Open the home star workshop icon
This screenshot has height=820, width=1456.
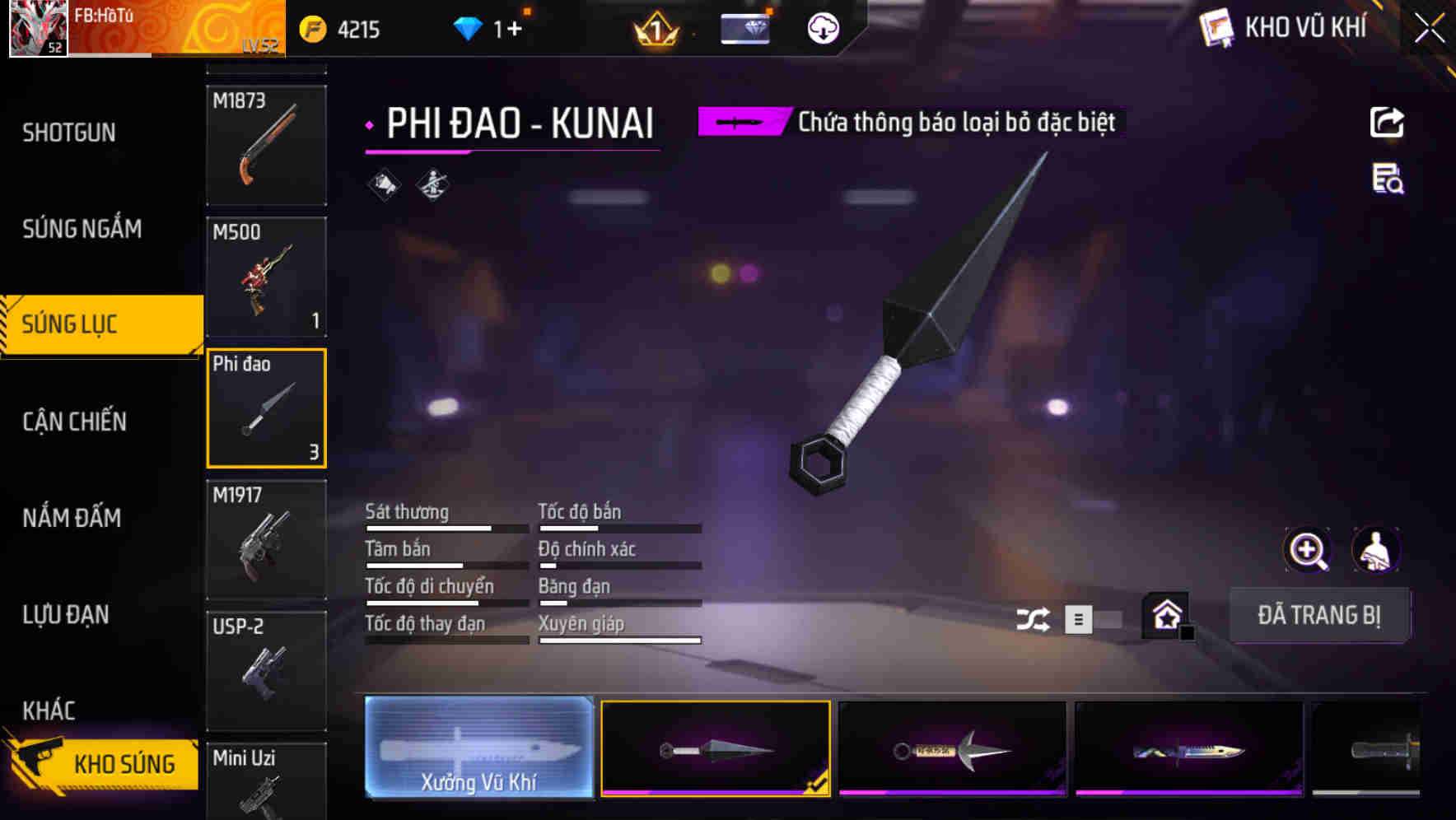tap(1164, 614)
